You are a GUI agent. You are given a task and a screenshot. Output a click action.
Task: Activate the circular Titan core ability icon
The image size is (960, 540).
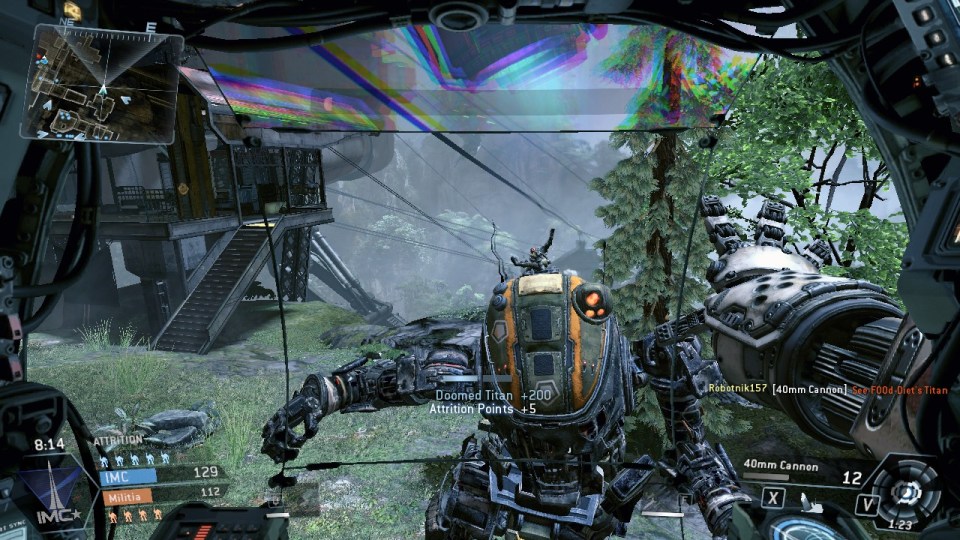coord(906,490)
